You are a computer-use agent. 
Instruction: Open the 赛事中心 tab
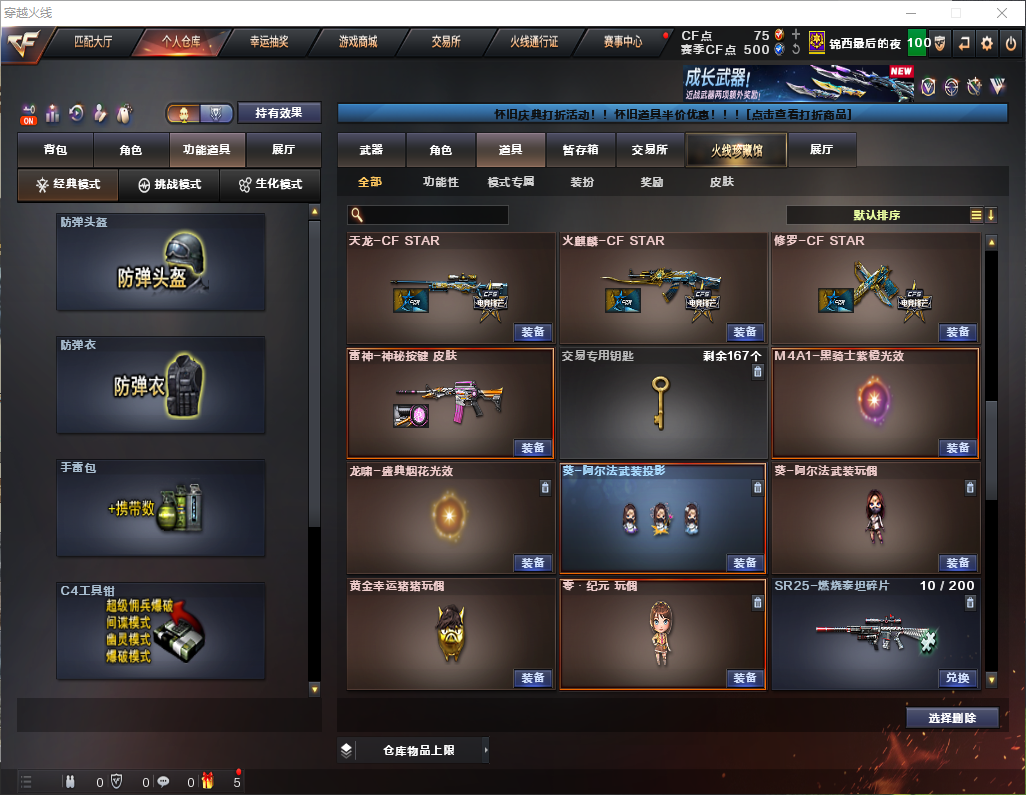click(622, 42)
